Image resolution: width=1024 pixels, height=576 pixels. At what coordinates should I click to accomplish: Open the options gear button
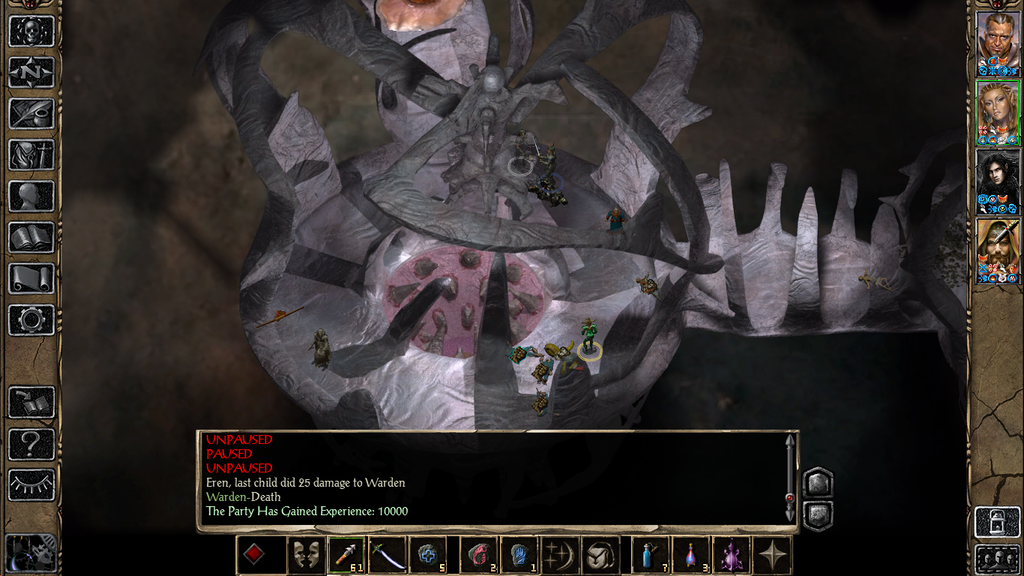tap(31, 319)
